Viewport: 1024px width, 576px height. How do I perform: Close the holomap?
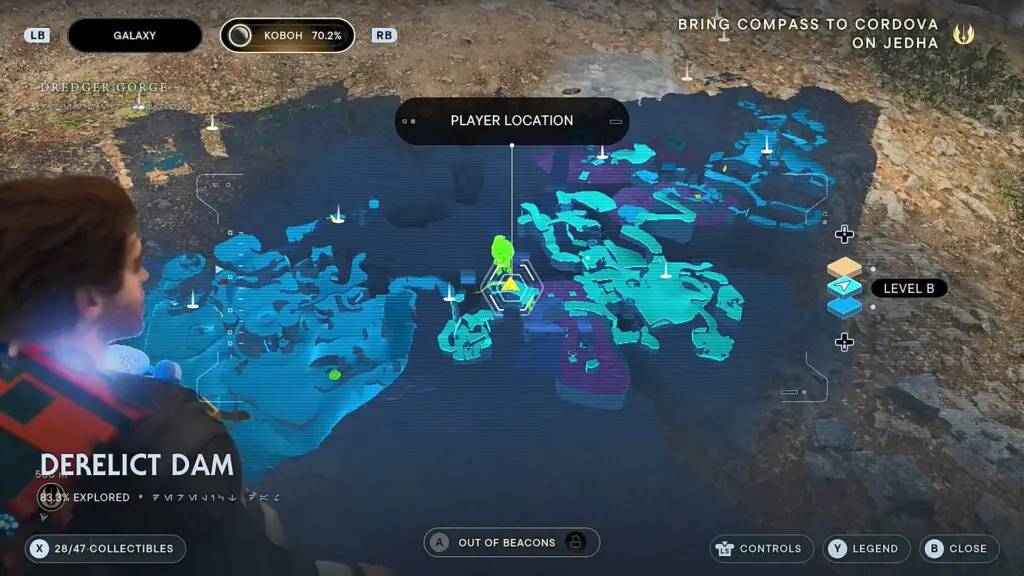(958, 548)
